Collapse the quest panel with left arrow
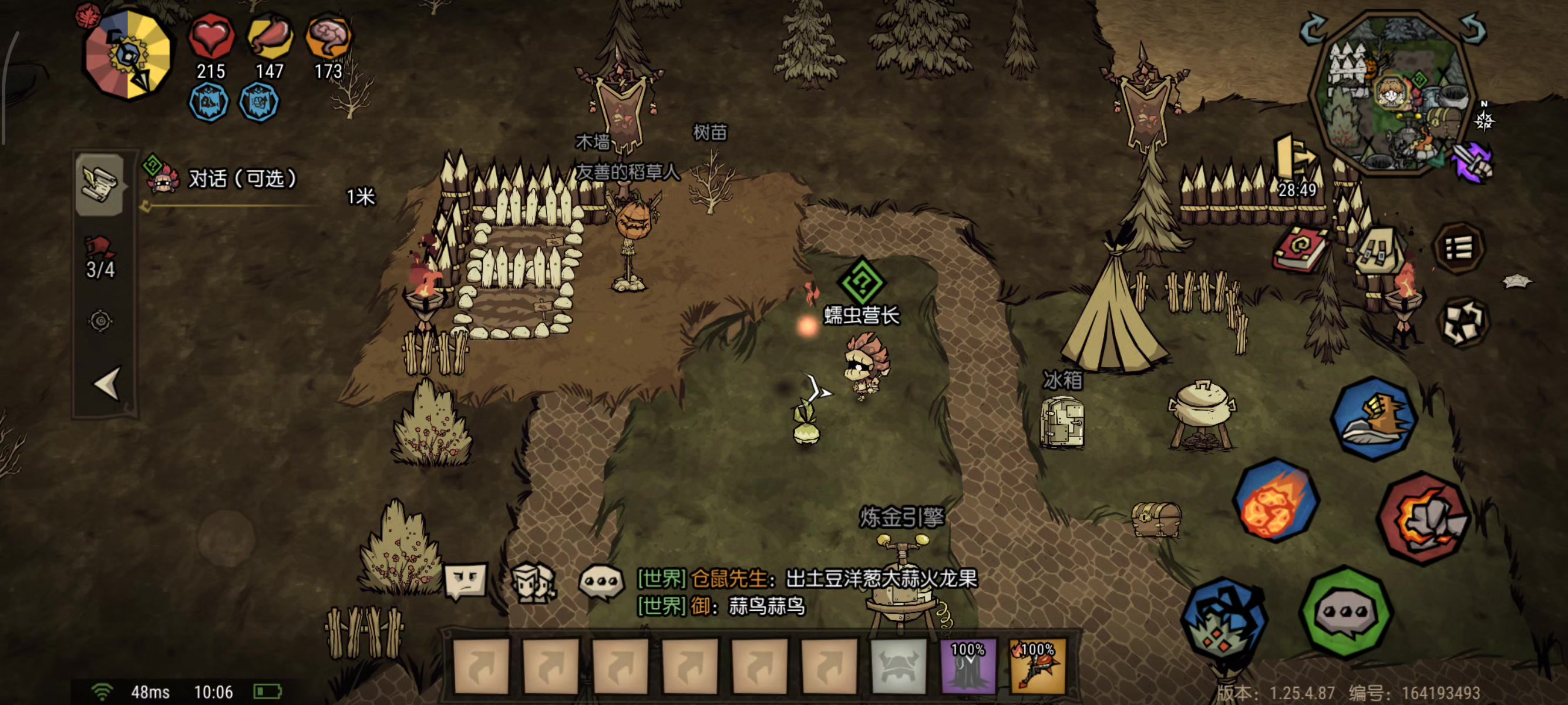Viewport: 1568px width, 705px height. (107, 384)
